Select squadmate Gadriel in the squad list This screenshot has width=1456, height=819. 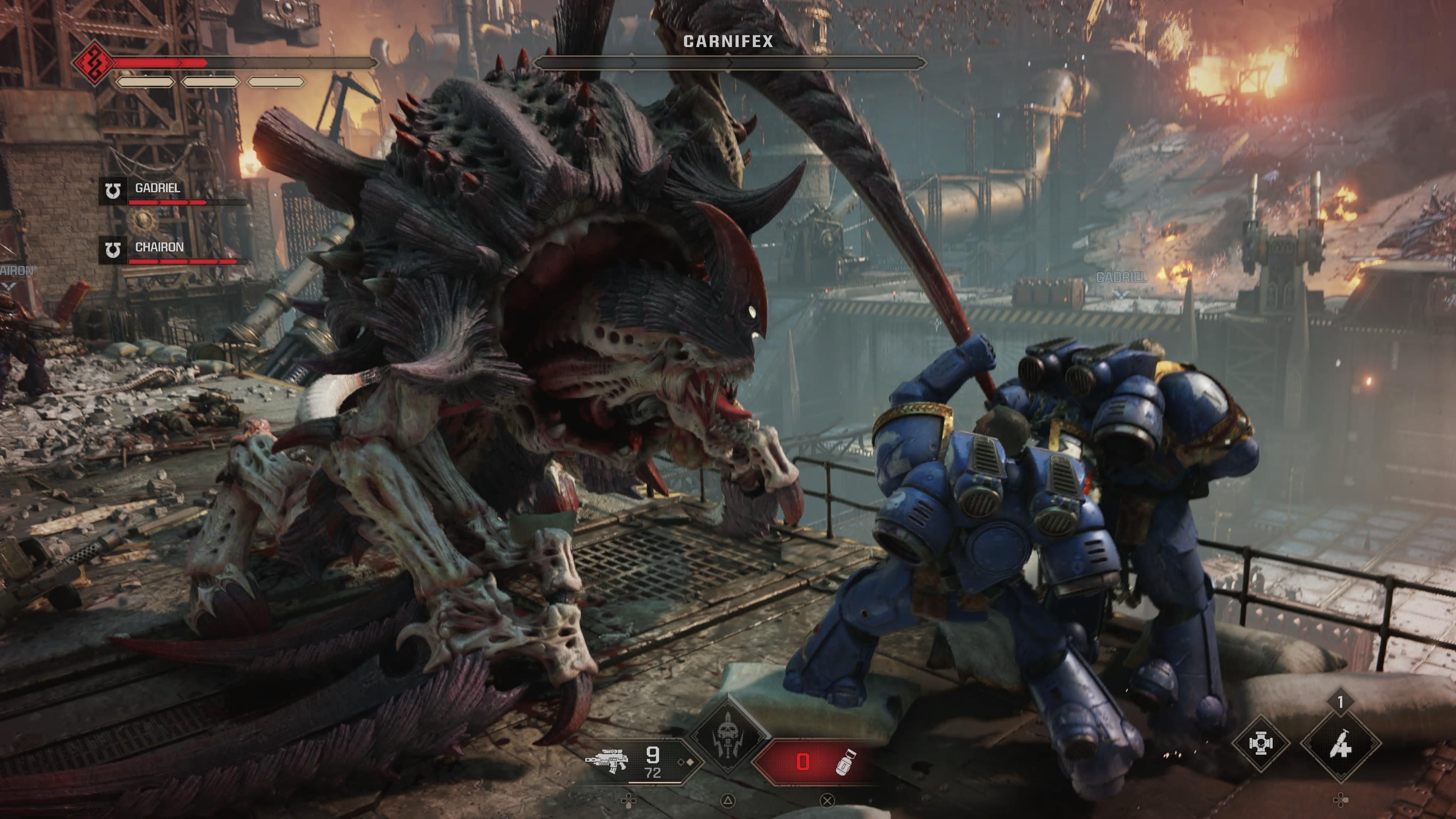pyautogui.click(x=157, y=188)
